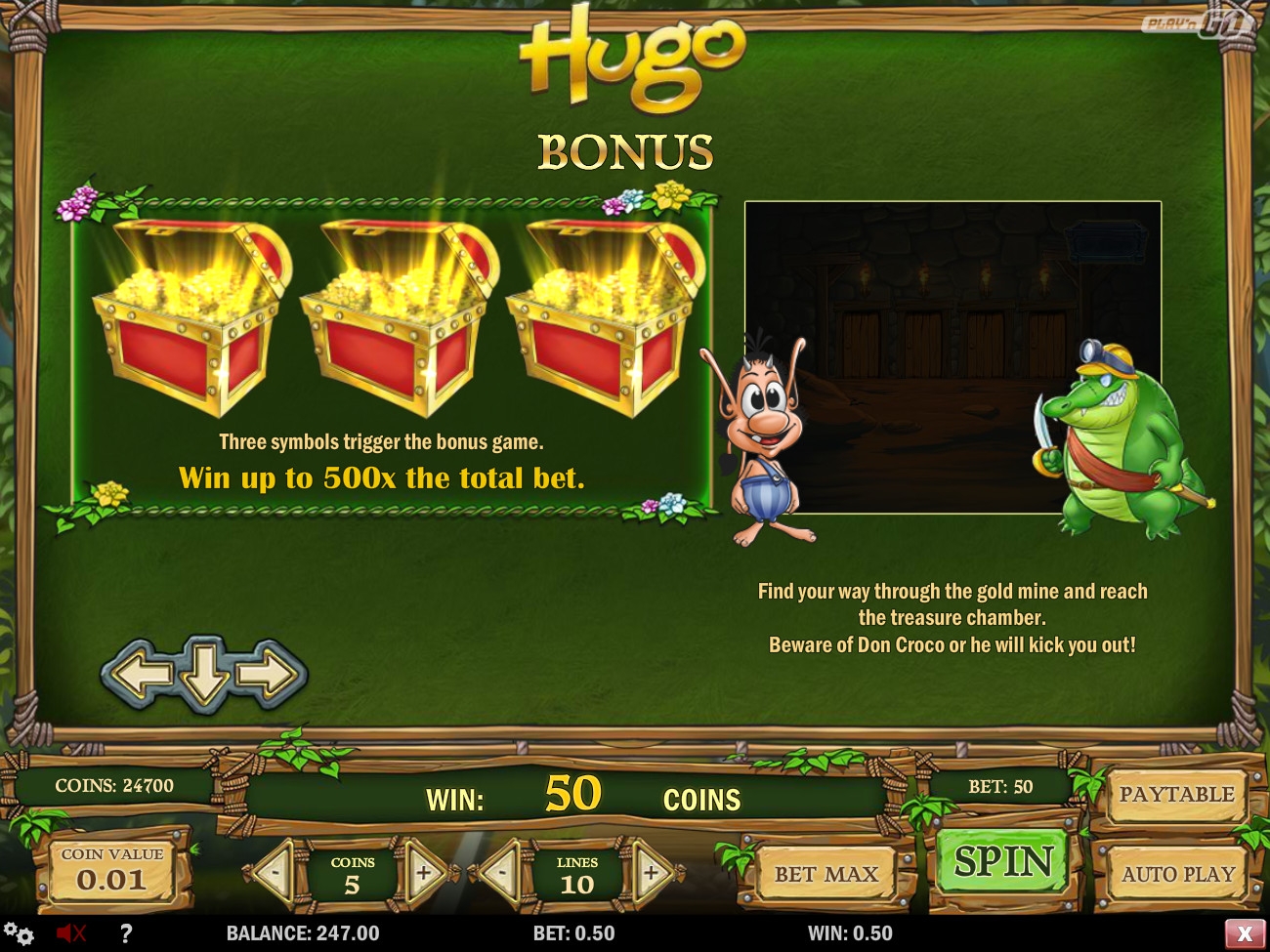Go to the next paytable page
1270x952 pixels.
(x=271, y=672)
